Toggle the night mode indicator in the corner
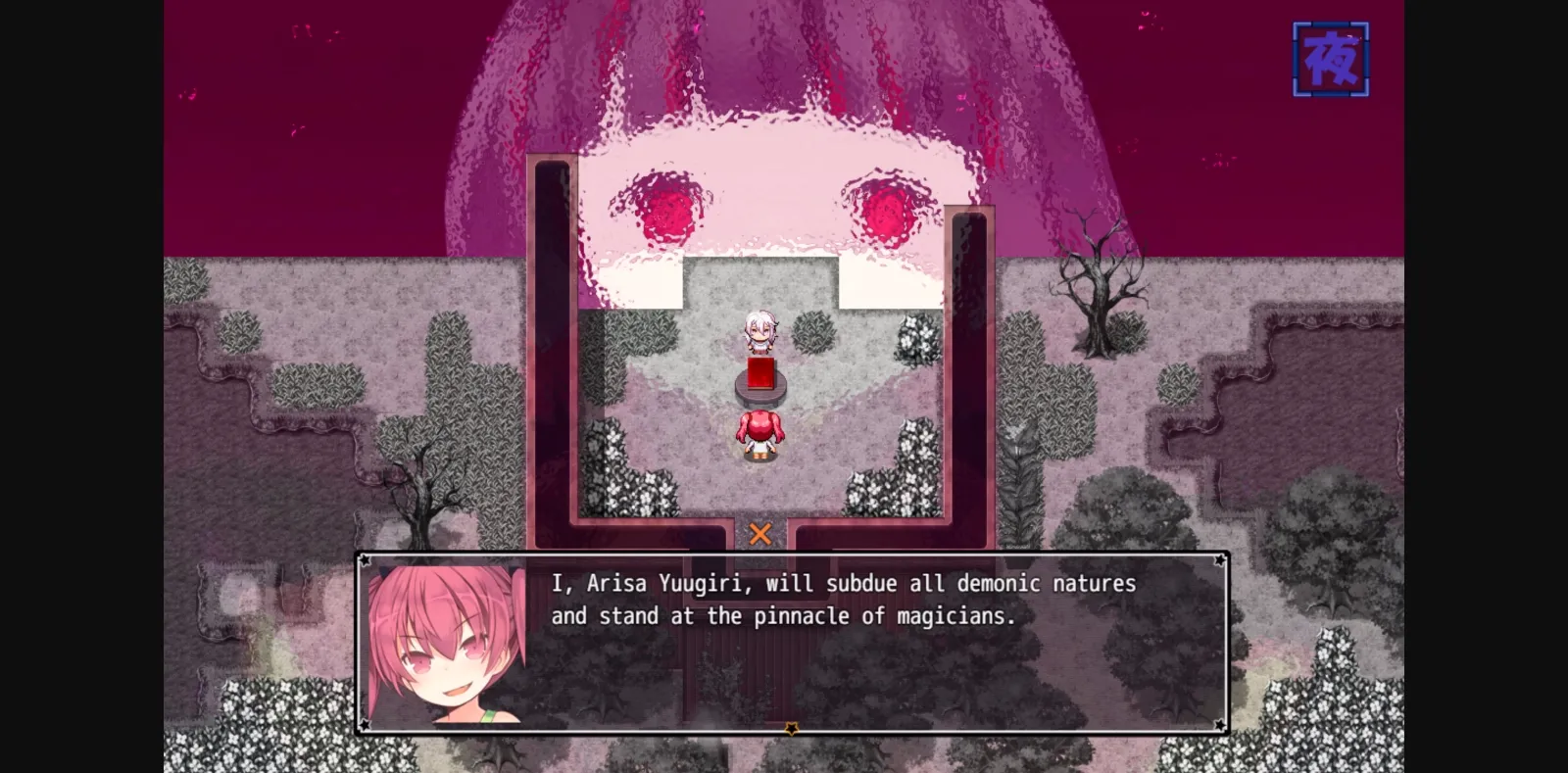This screenshot has height=773, width=1568. 1331,57
